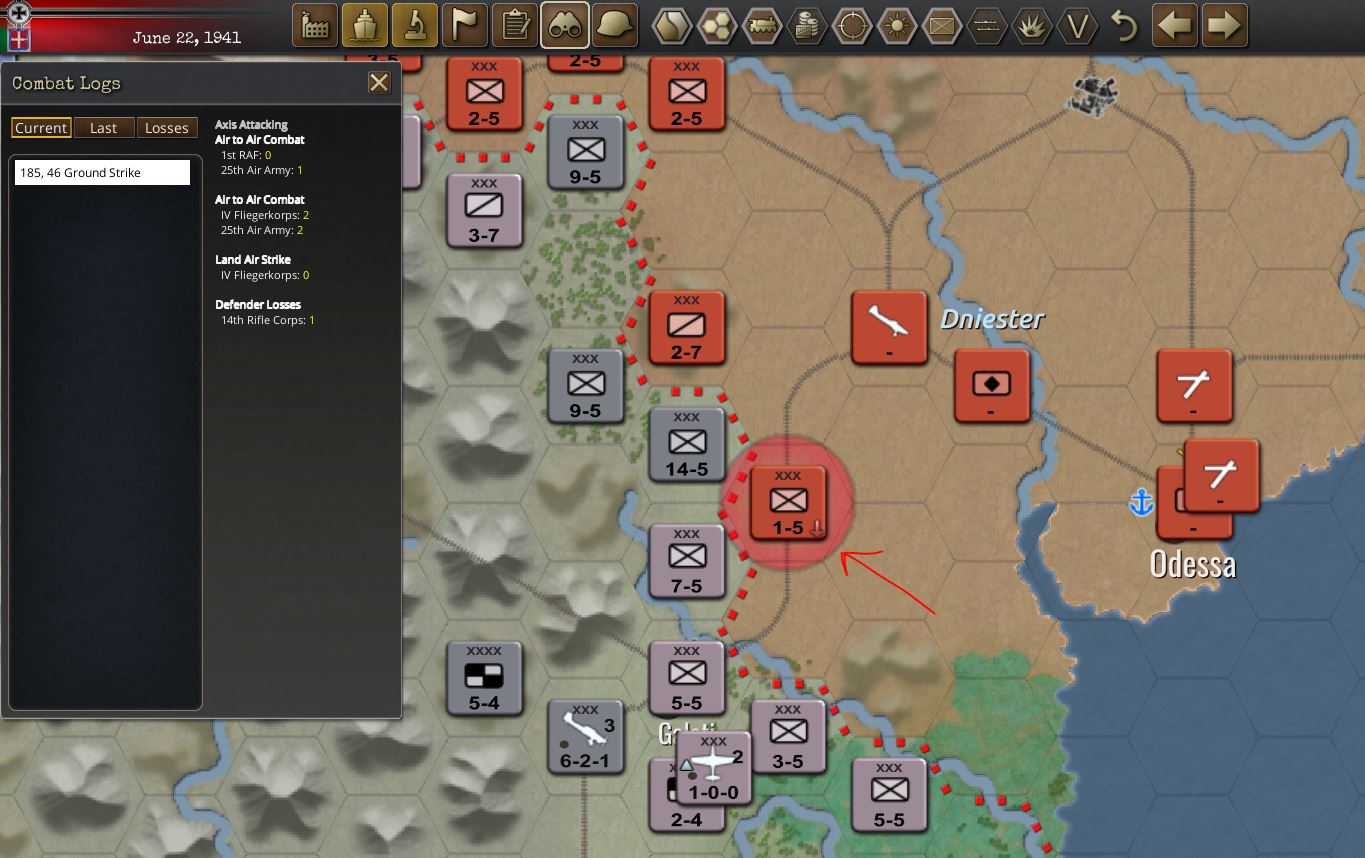
Task: Toggle the supply coins map overlay
Action: point(808,27)
